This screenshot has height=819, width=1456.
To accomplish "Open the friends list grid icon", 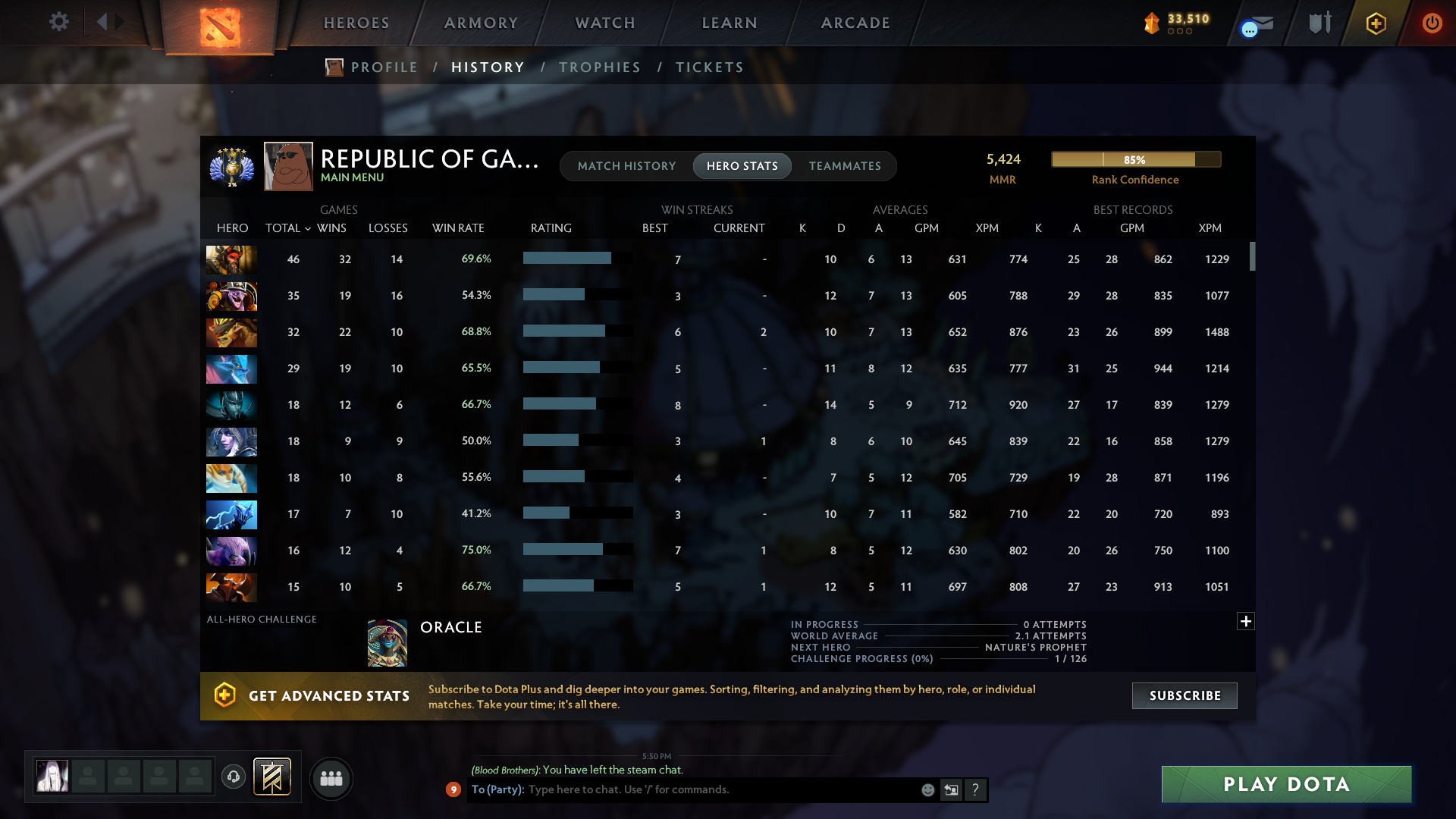I will click(331, 778).
